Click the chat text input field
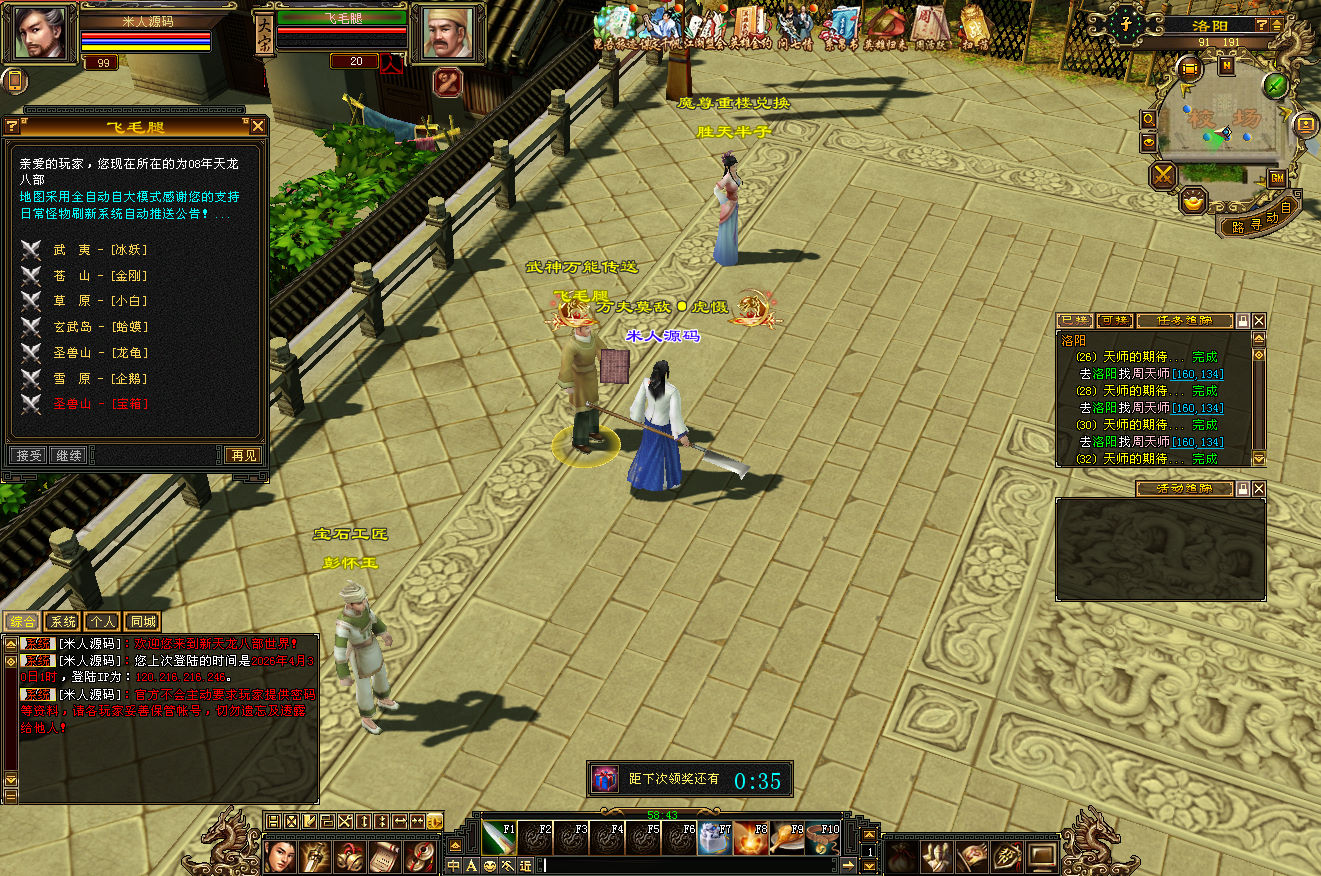 point(690,865)
